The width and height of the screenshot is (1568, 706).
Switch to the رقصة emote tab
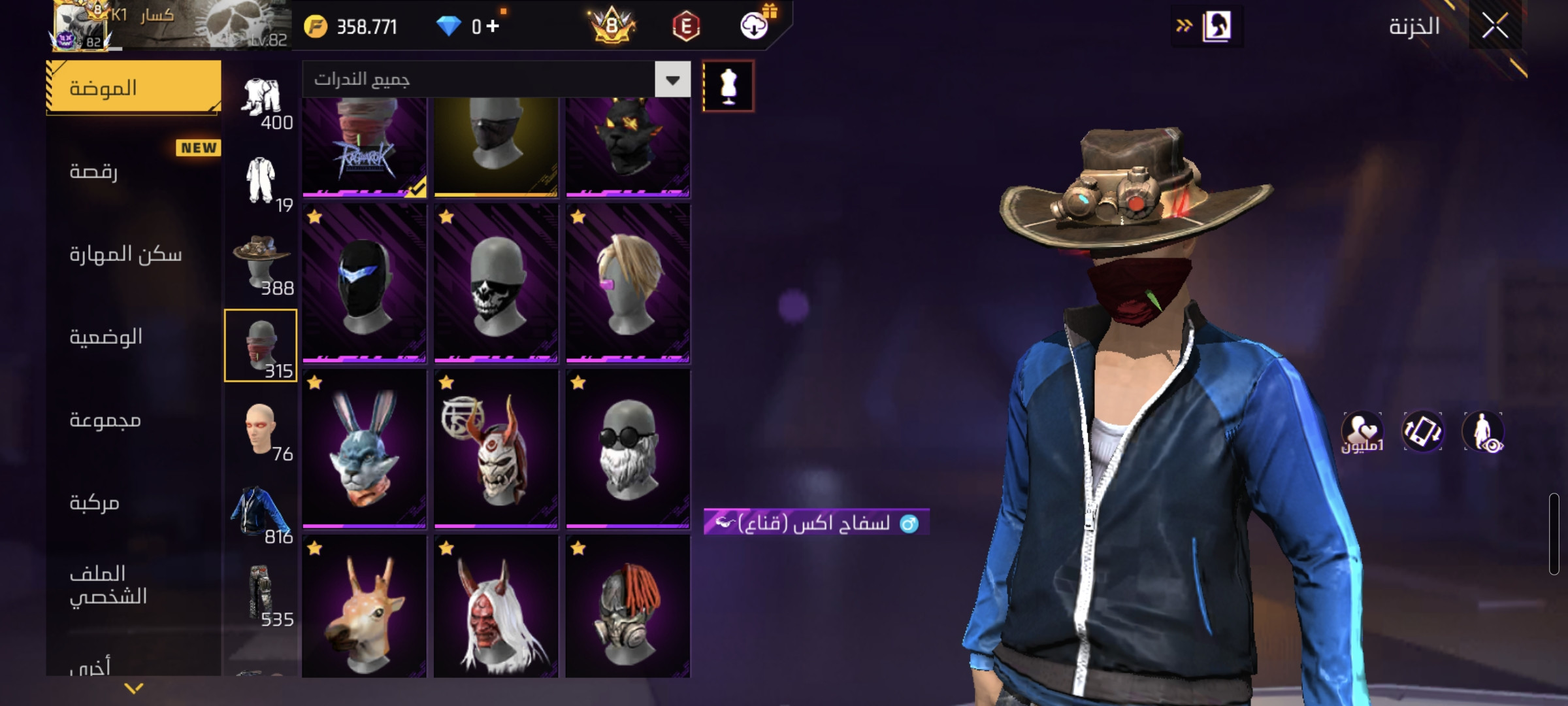[134, 171]
